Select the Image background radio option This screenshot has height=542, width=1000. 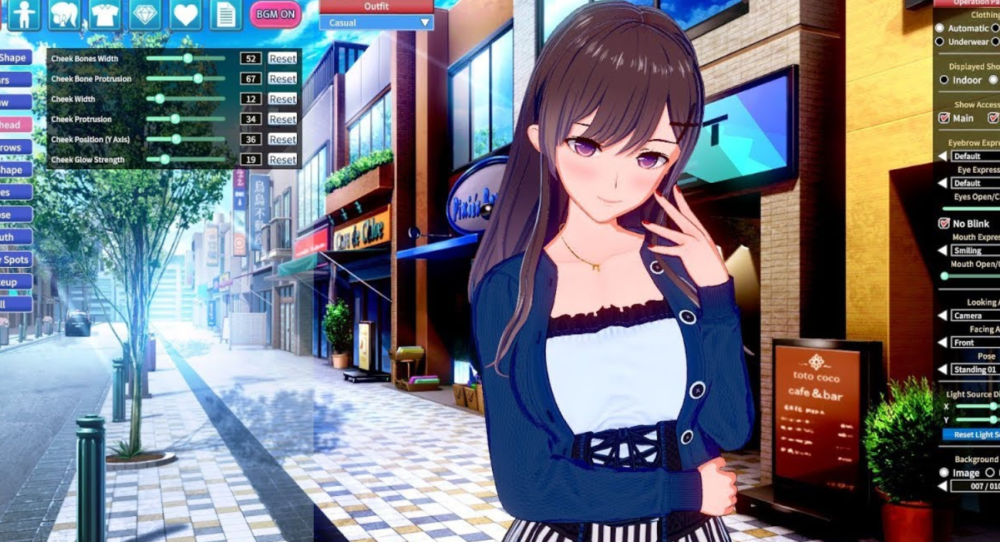pos(944,472)
